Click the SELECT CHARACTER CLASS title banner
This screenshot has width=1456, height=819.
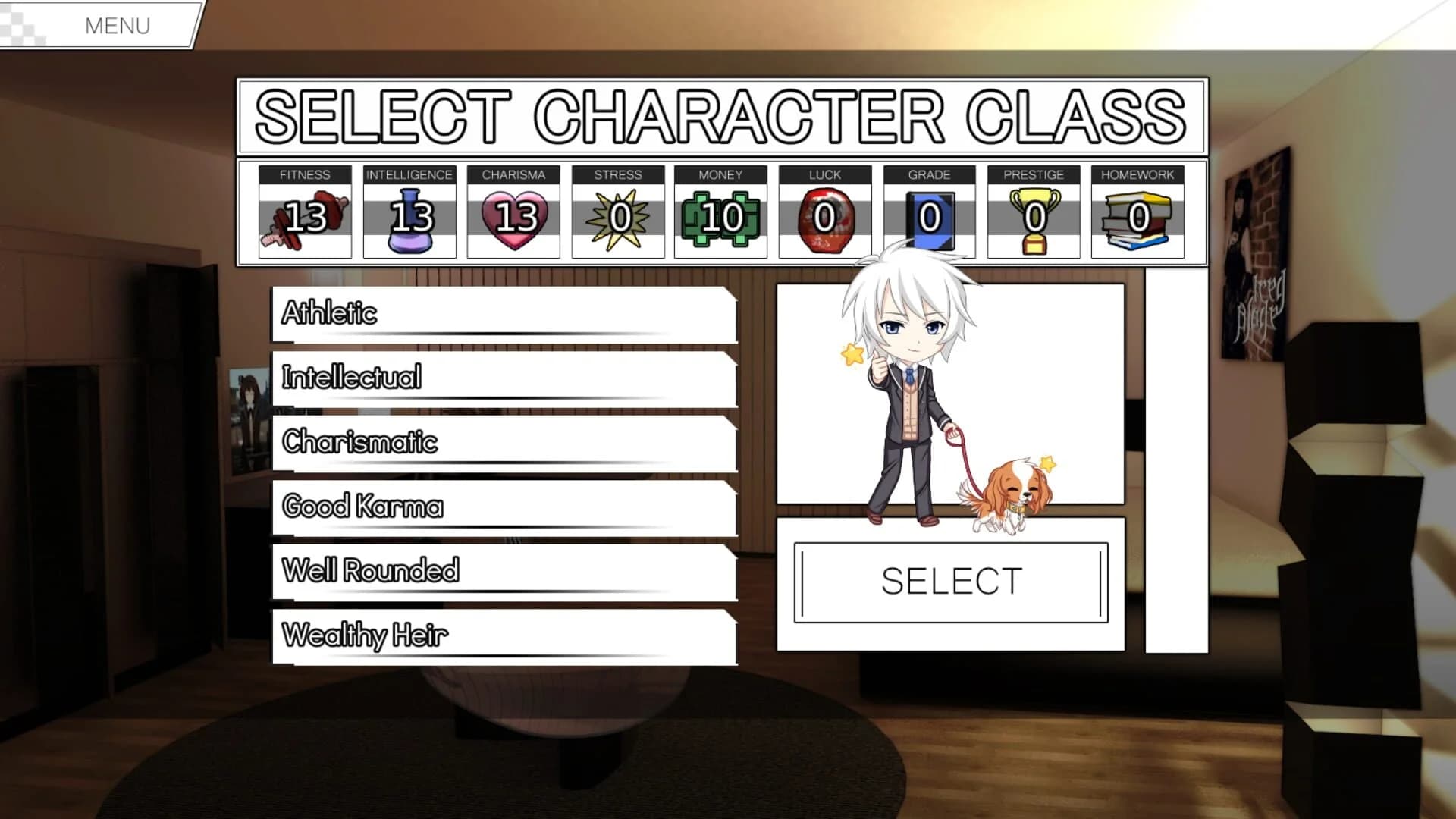[x=720, y=115]
